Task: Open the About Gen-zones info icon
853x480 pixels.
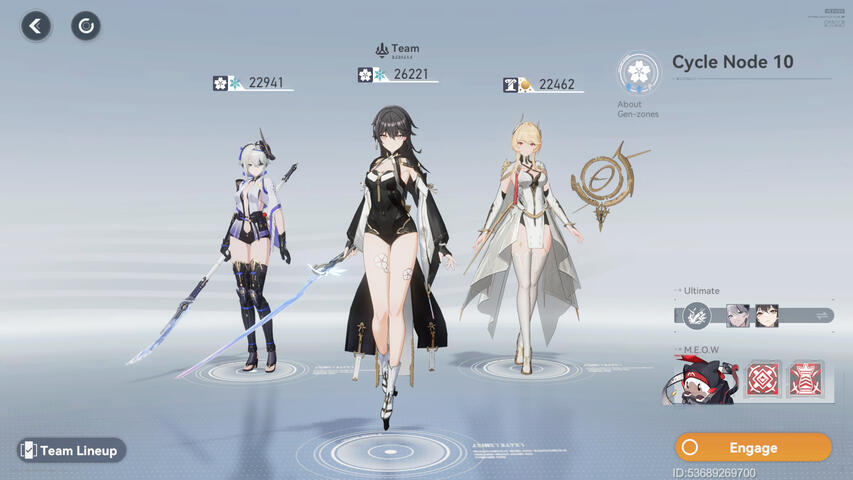Action: pyautogui.click(x=638, y=74)
